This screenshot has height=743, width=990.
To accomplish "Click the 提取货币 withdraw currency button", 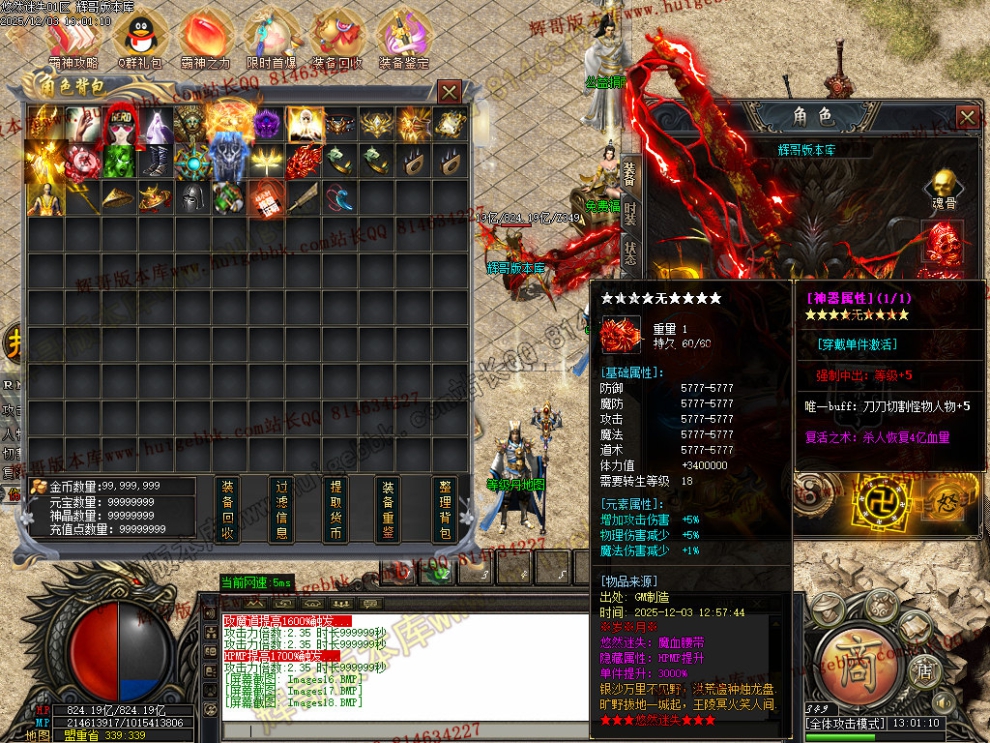I will (336, 509).
